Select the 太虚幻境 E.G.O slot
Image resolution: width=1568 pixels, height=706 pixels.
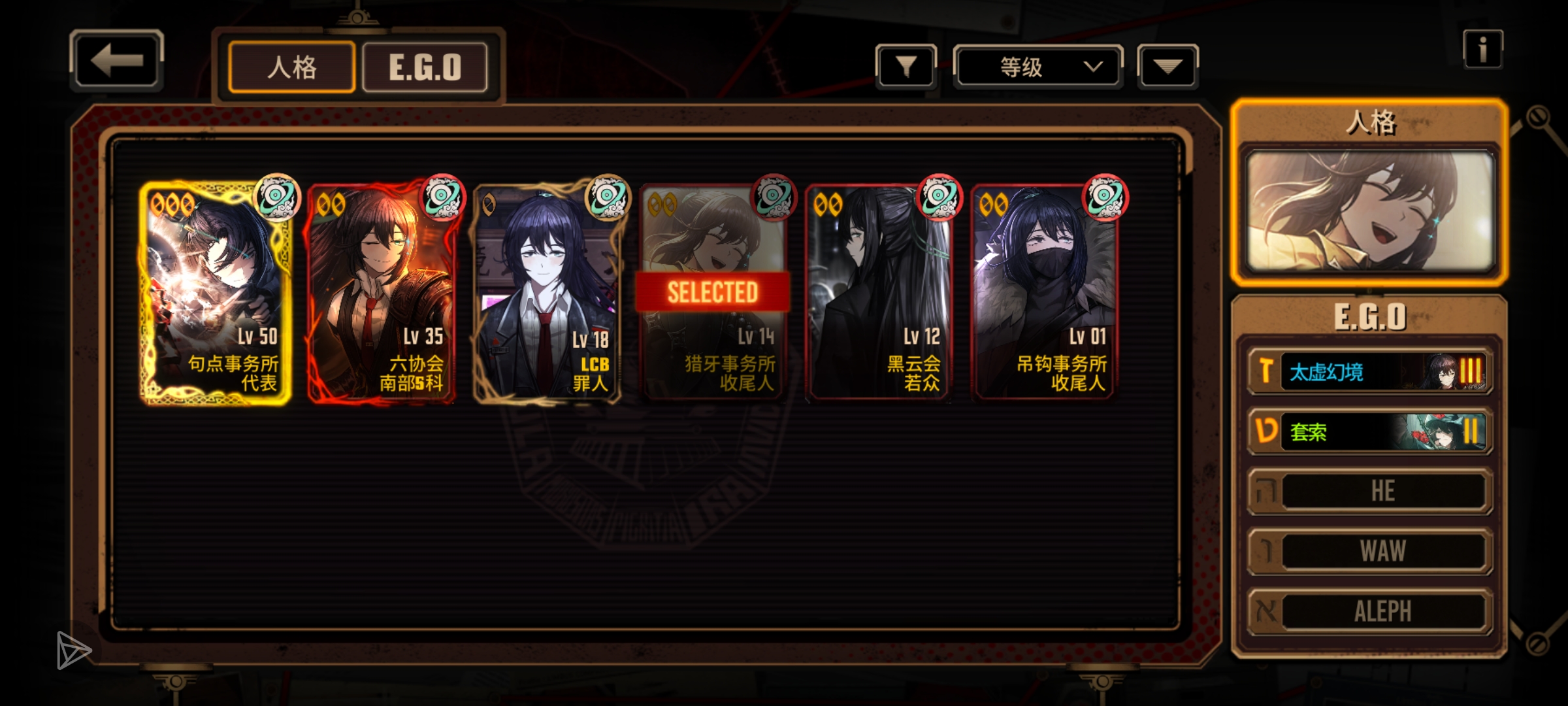tap(1370, 371)
